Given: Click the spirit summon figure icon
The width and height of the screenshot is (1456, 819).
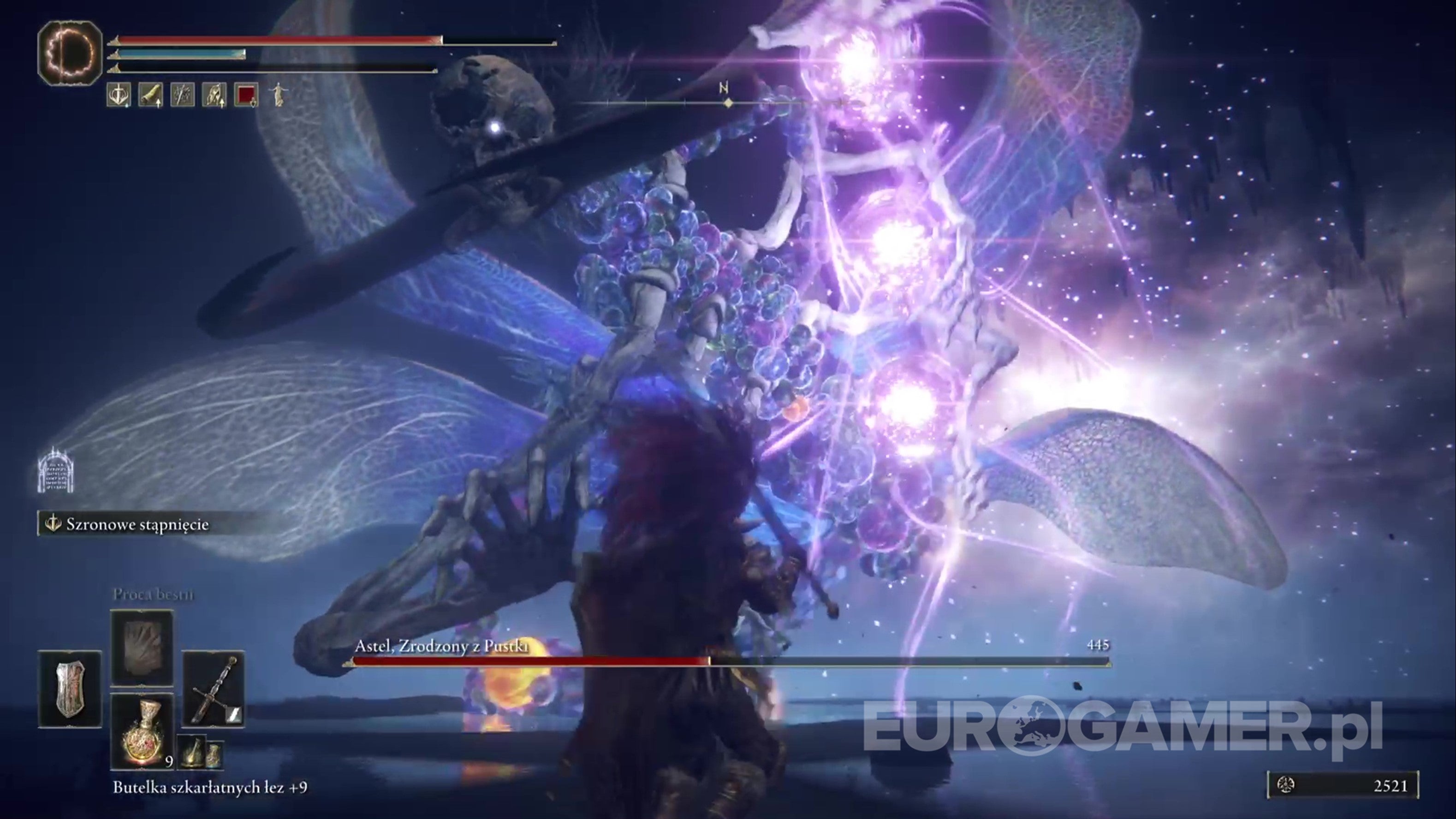Looking at the screenshot, I should pyautogui.click(x=279, y=95).
